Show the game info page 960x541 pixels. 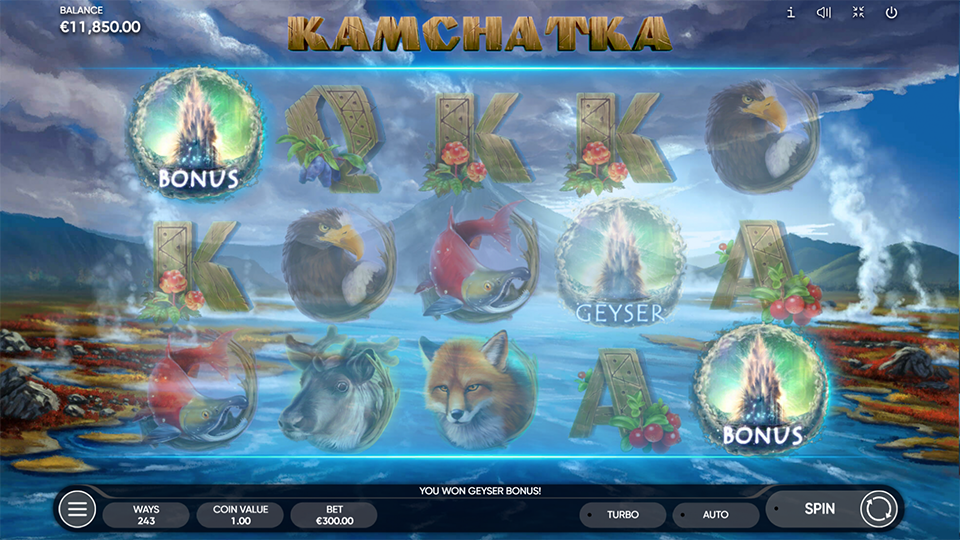(x=791, y=13)
